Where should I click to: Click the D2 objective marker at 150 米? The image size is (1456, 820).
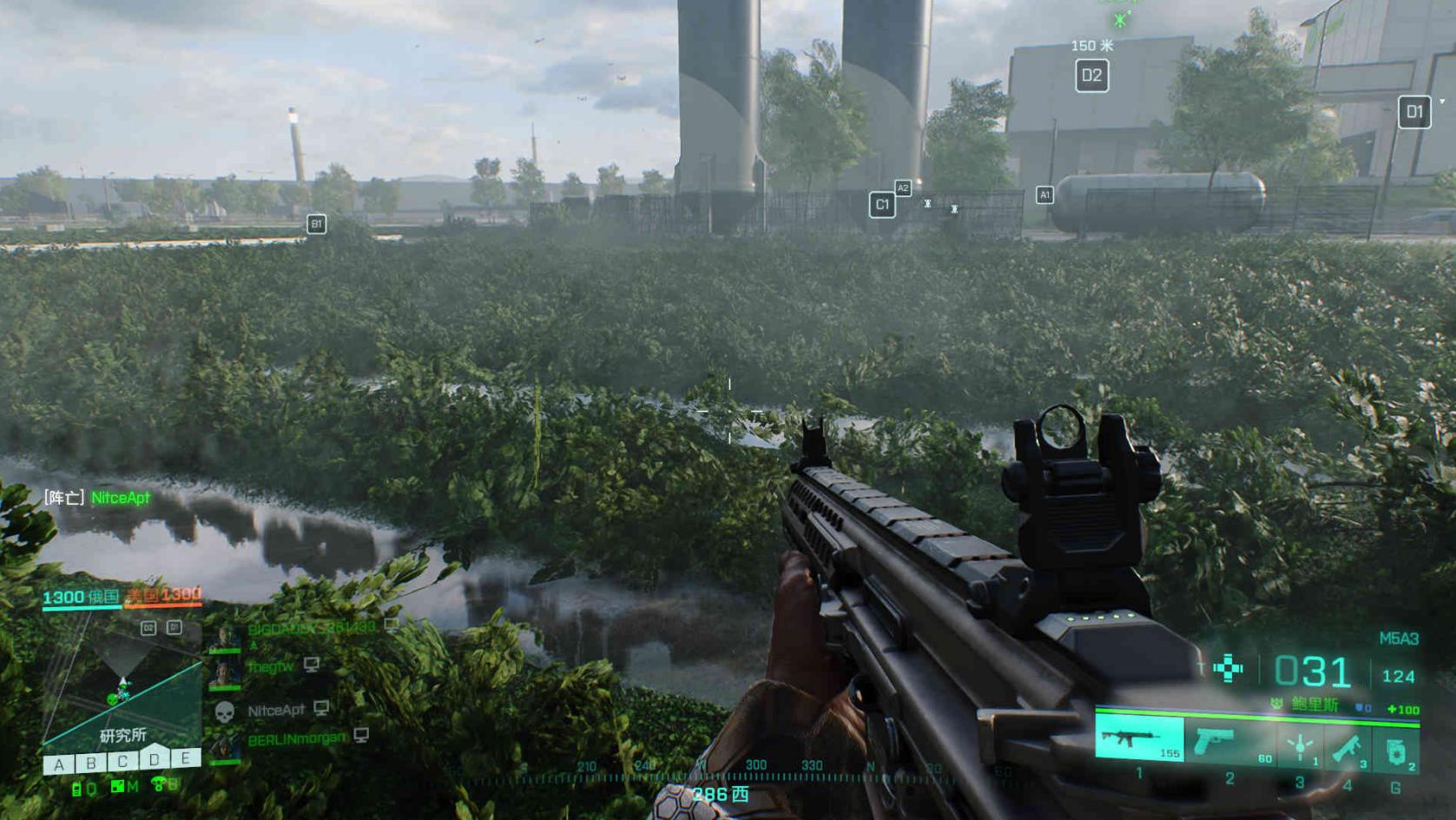tap(1091, 76)
